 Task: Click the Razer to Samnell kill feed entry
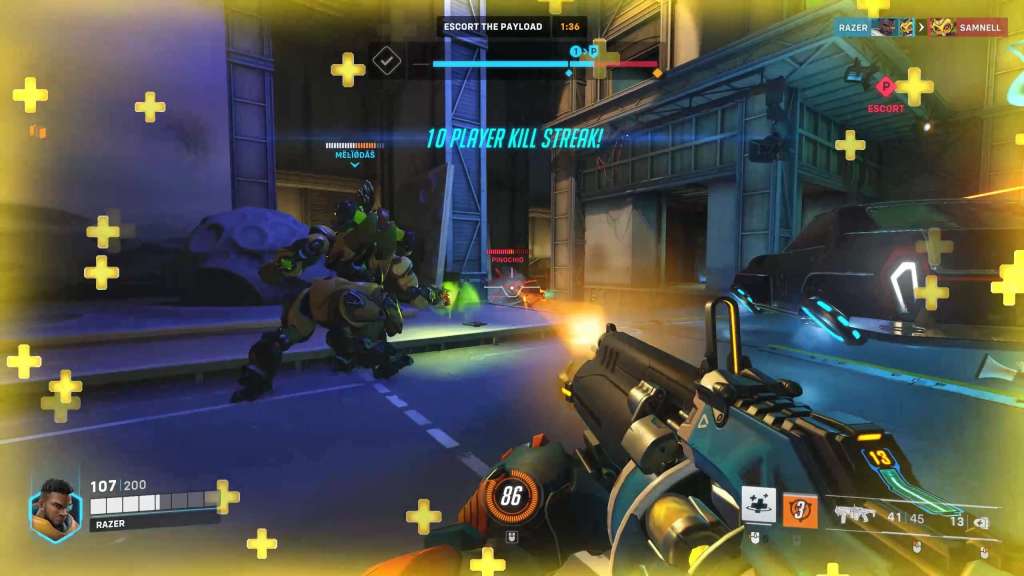920,28
